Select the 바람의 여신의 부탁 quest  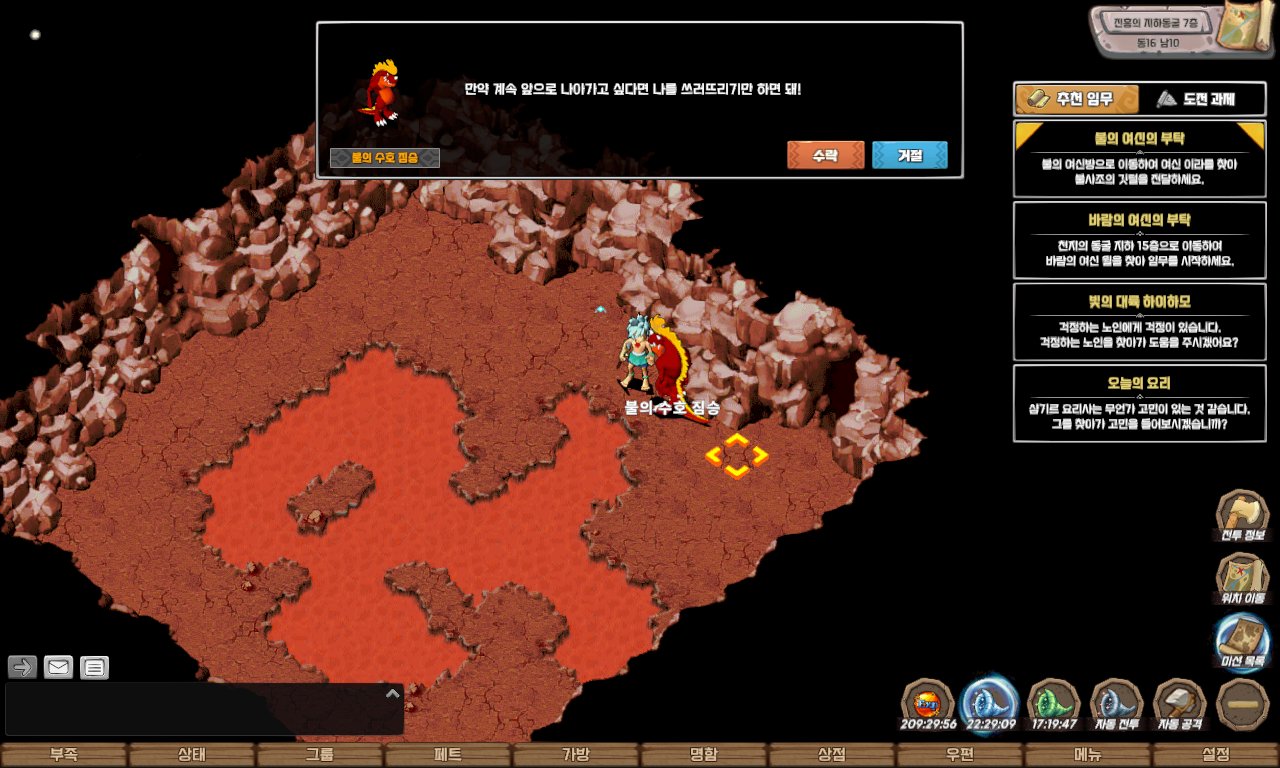point(1139,241)
